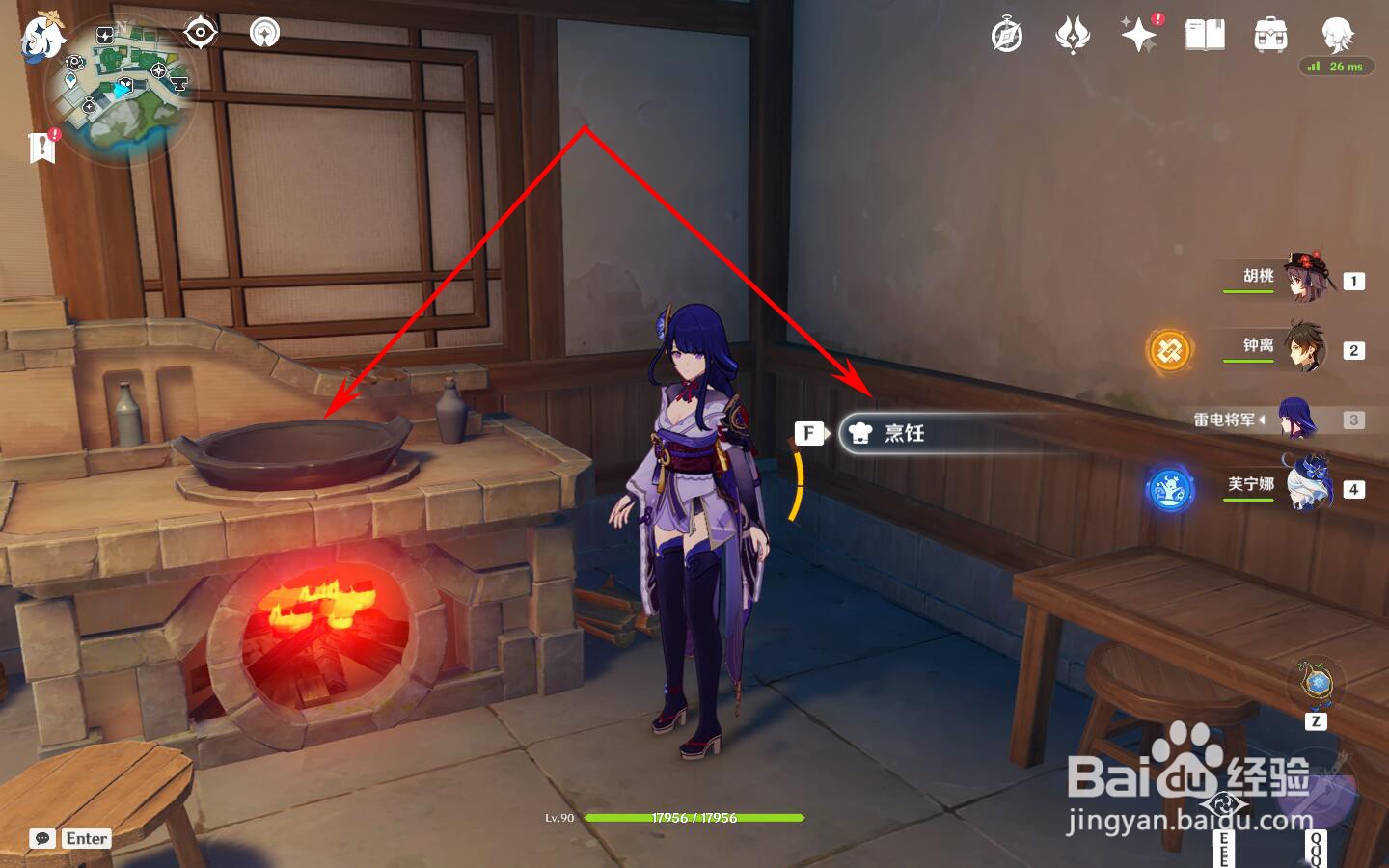Open the Character screen icon
Image resolution: width=1389 pixels, height=868 pixels.
coord(1336,36)
